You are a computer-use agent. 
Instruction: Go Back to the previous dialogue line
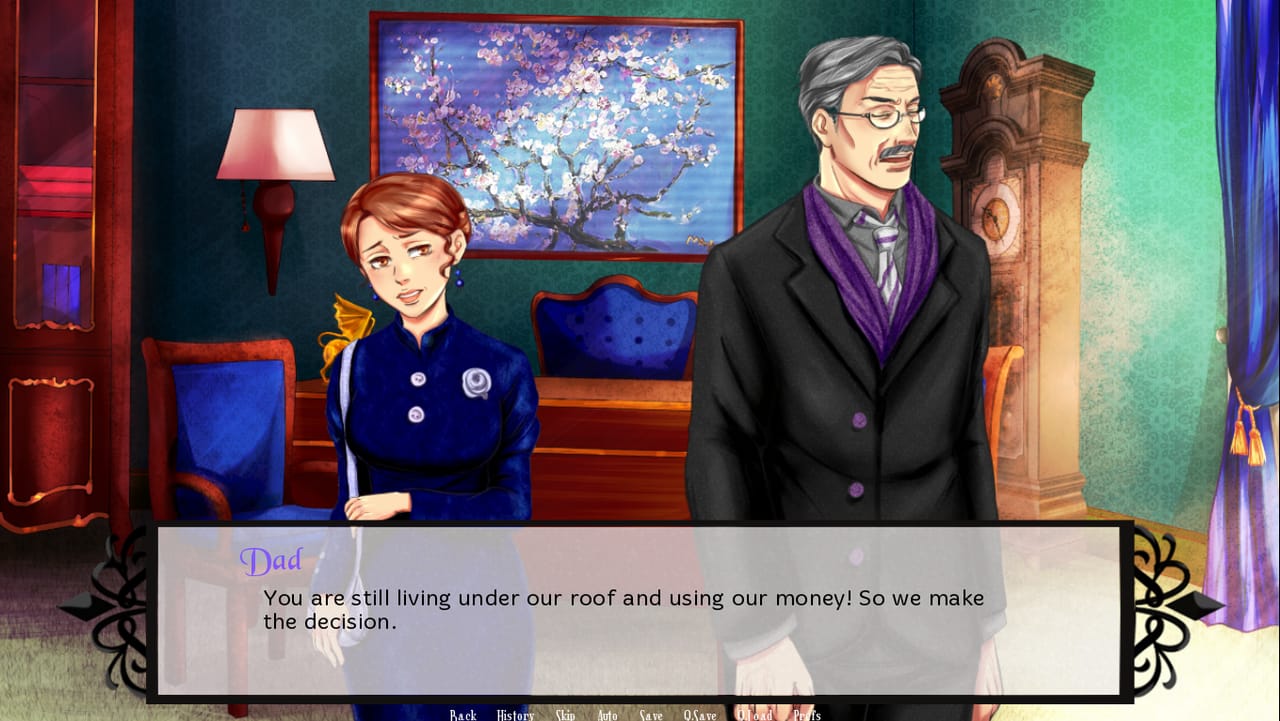462,715
